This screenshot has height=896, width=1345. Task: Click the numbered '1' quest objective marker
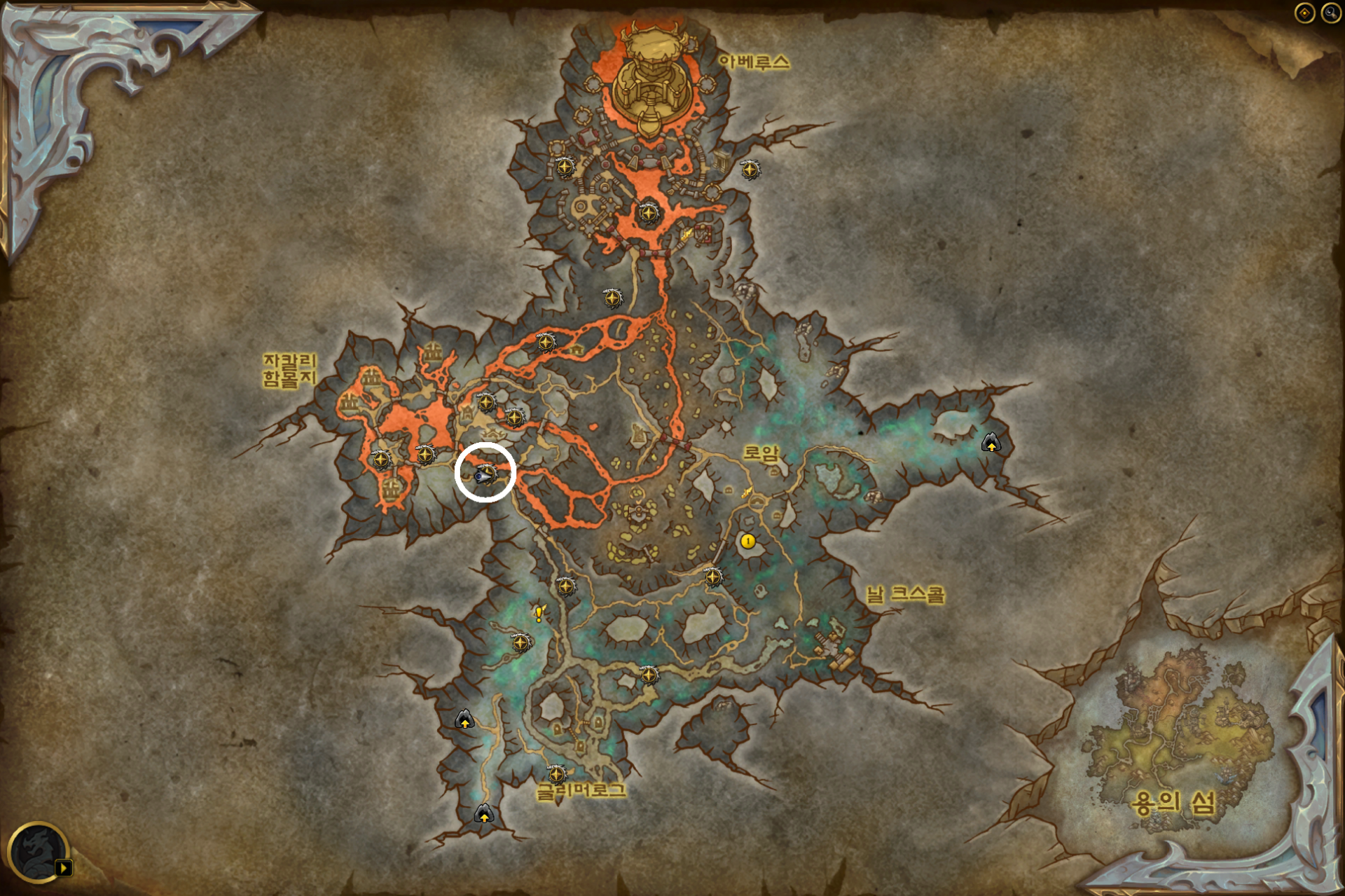[x=747, y=541]
